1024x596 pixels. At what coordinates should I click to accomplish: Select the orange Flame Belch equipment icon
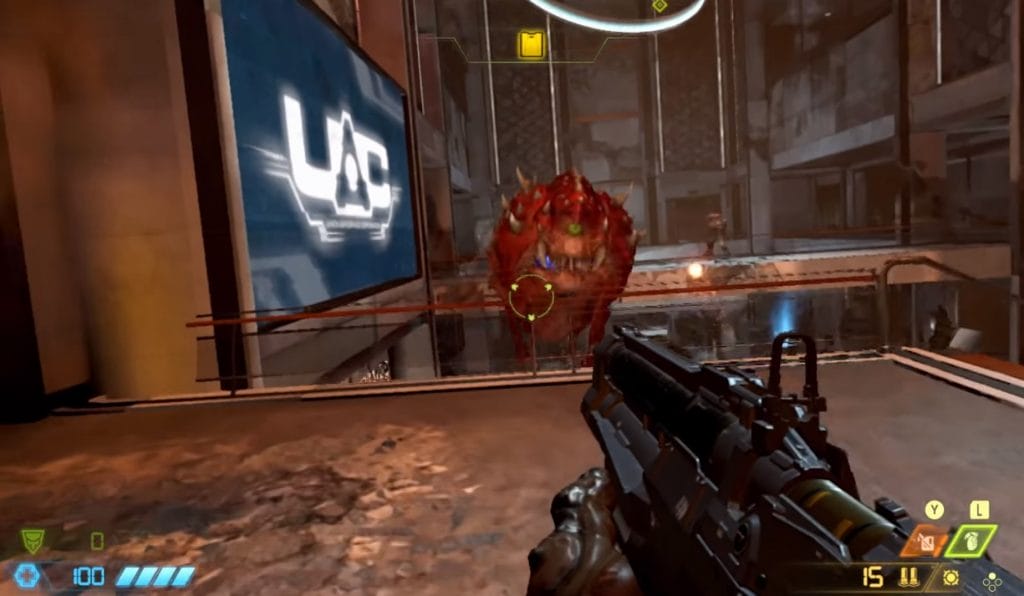(x=925, y=542)
